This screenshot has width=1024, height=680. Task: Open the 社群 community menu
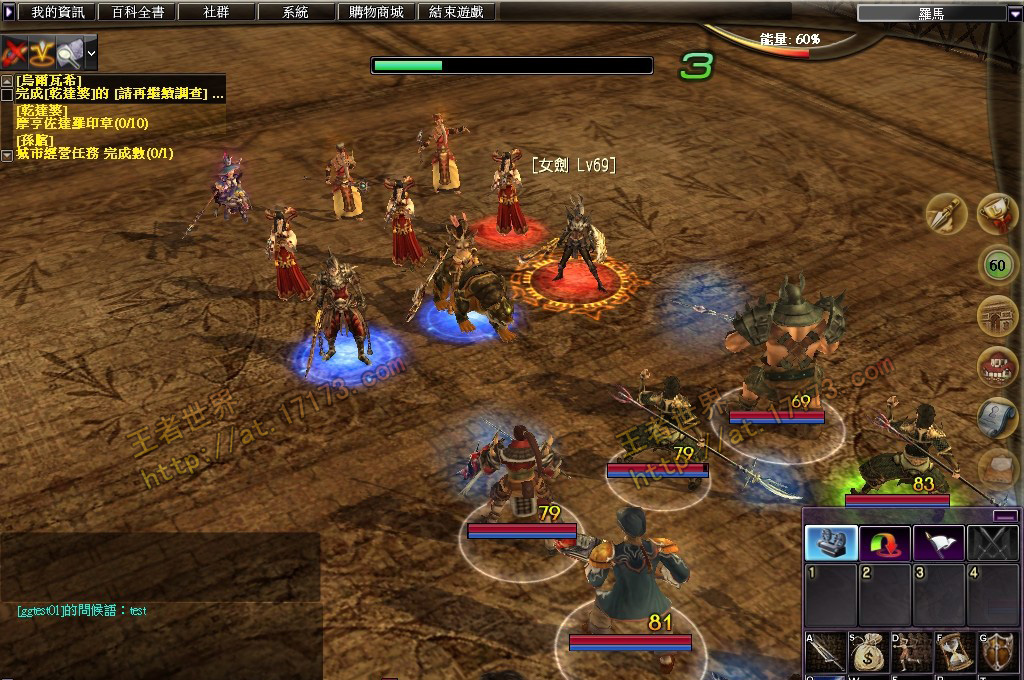[216, 12]
